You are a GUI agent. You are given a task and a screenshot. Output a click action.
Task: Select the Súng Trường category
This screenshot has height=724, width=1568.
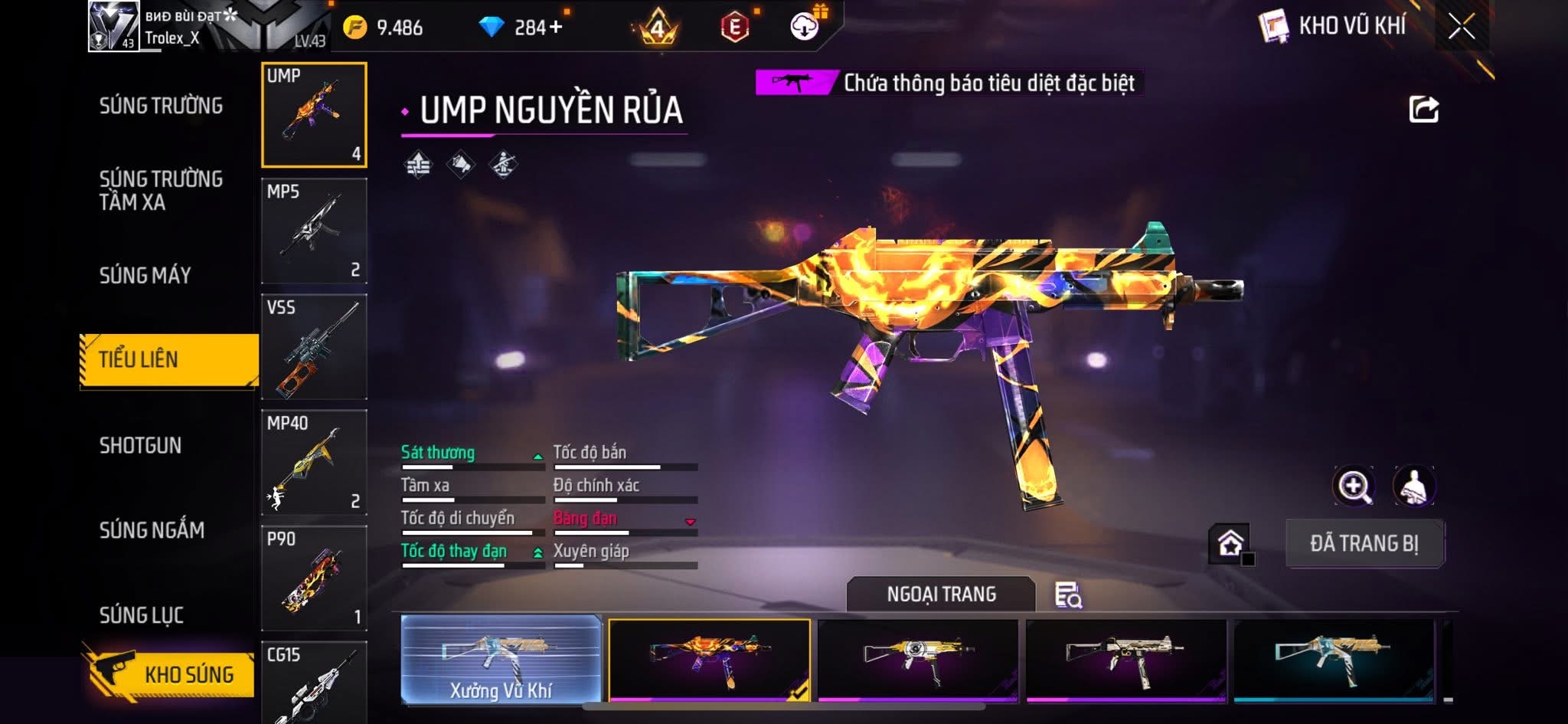click(x=161, y=106)
